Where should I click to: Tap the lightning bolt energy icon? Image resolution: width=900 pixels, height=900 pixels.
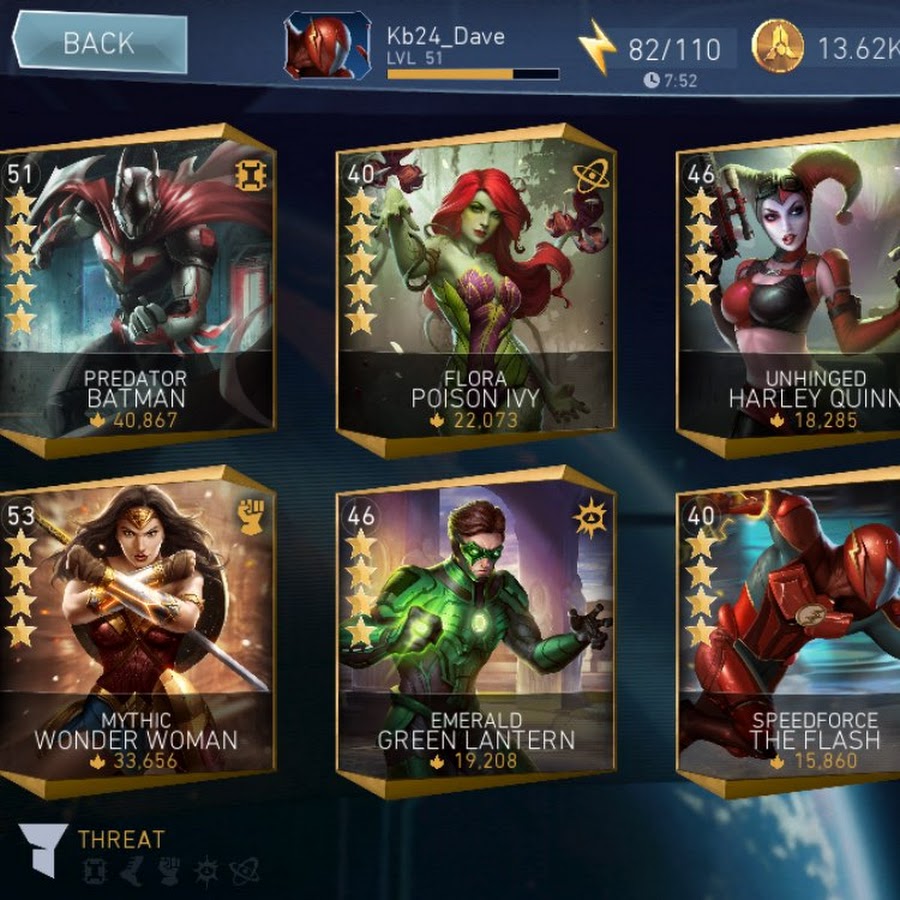point(597,47)
